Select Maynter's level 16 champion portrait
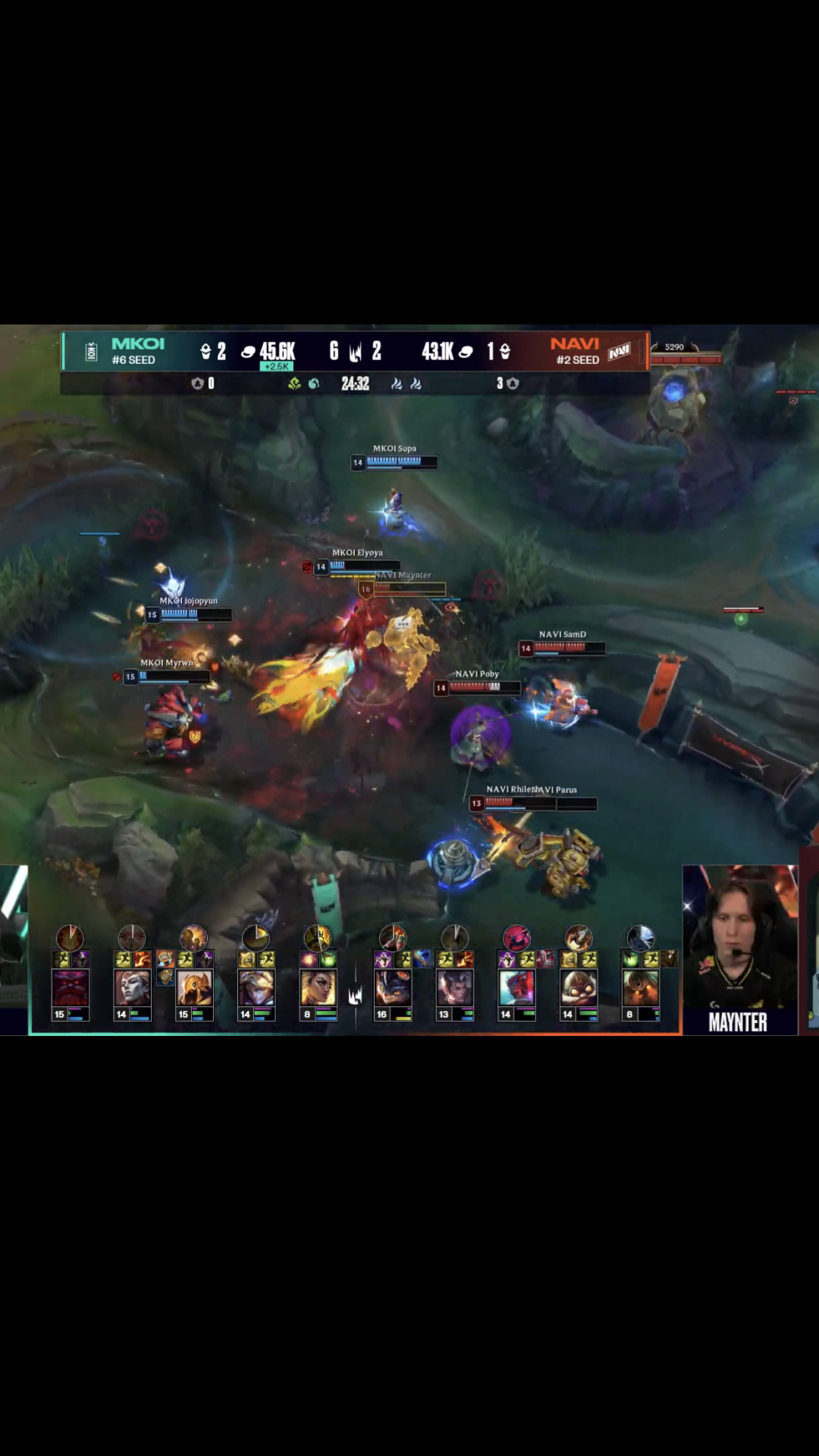 [x=393, y=987]
